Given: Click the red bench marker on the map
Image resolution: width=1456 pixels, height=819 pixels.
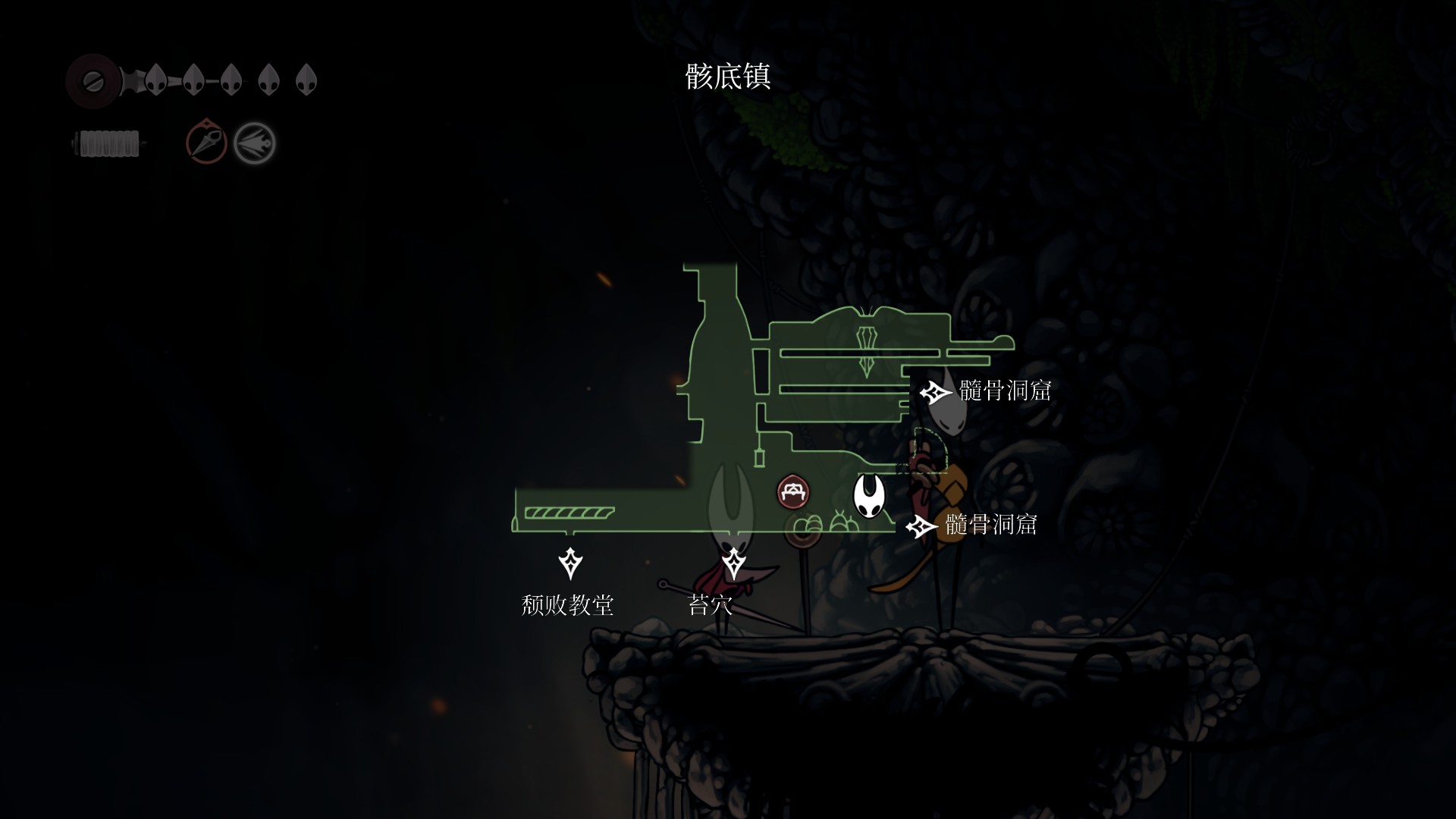Looking at the screenshot, I should (x=793, y=492).
